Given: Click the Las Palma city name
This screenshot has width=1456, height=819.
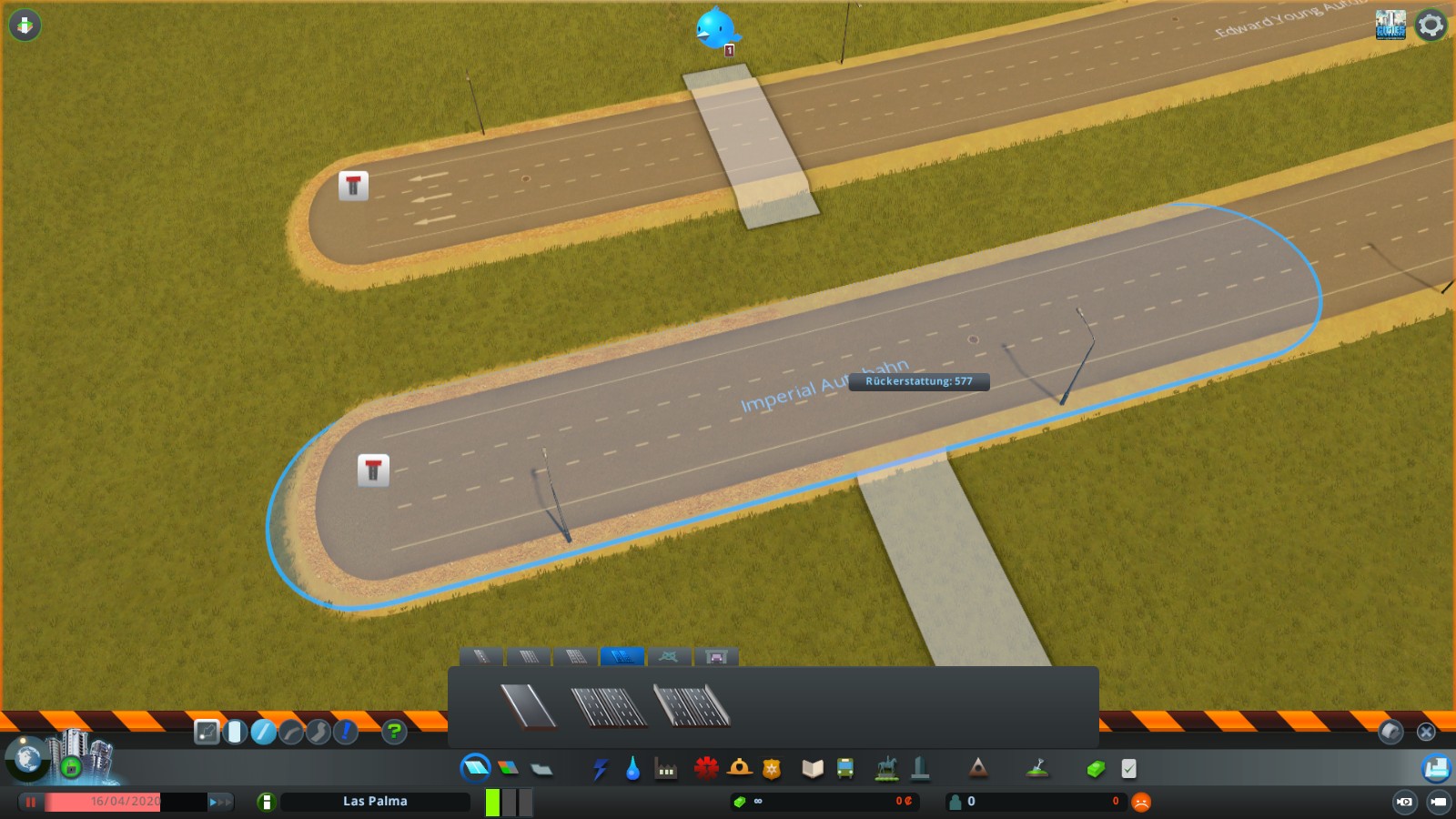Looking at the screenshot, I should point(375,801).
